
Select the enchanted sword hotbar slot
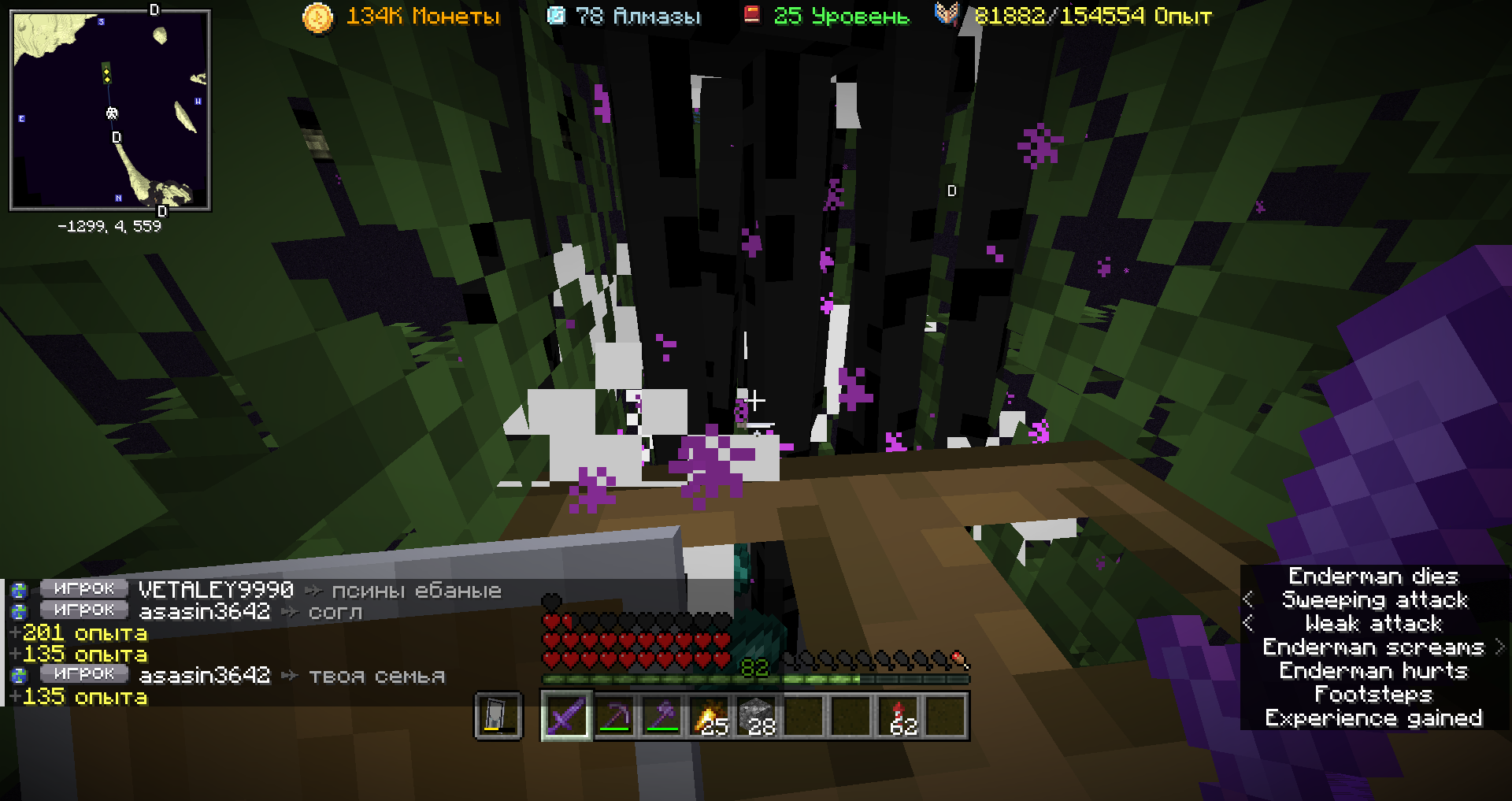pyautogui.click(x=566, y=716)
